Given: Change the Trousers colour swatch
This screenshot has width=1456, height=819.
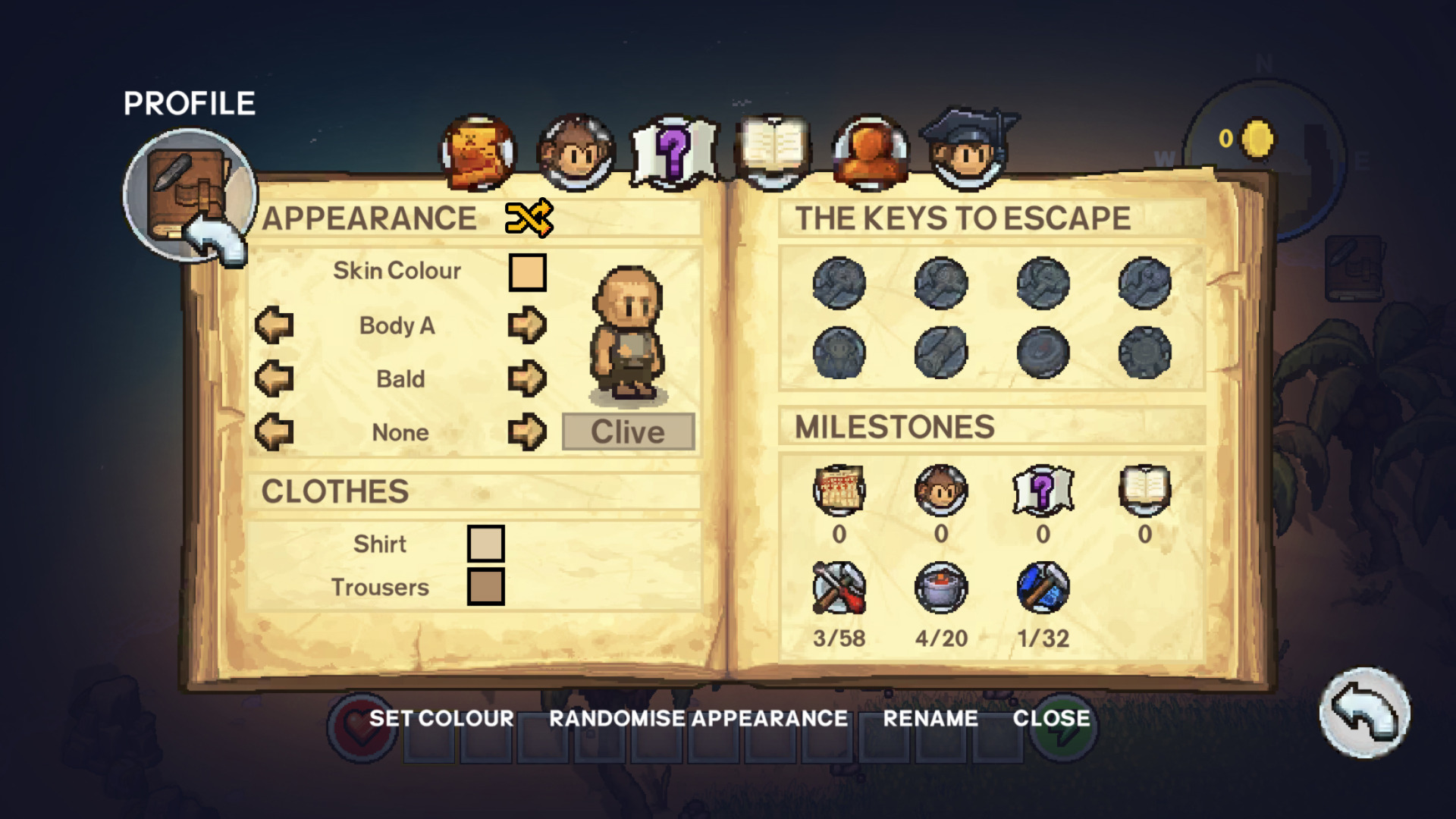Looking at the screenshot, I should [x=485, y=587].
